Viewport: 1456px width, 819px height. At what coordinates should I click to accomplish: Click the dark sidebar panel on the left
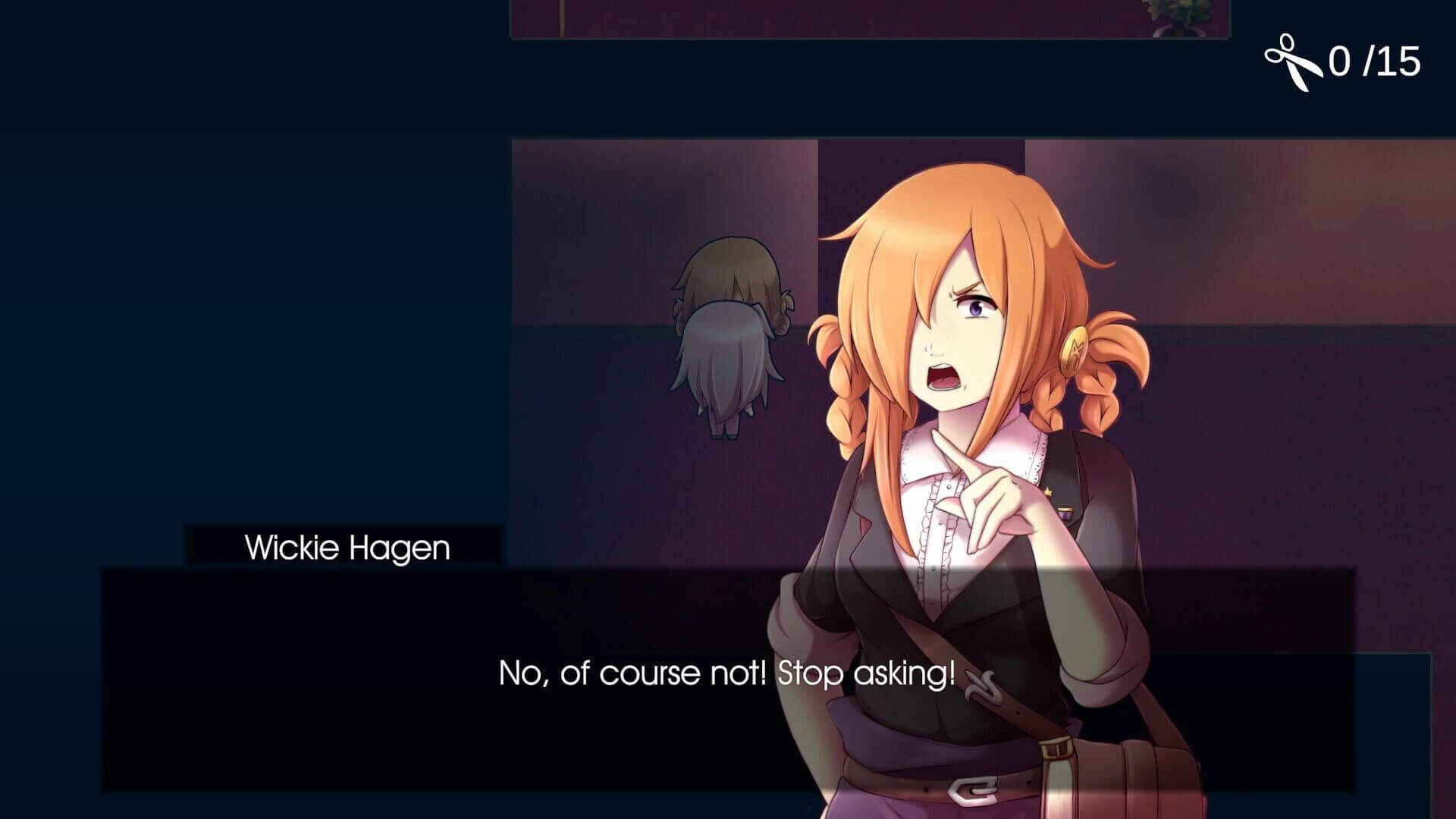227,303
